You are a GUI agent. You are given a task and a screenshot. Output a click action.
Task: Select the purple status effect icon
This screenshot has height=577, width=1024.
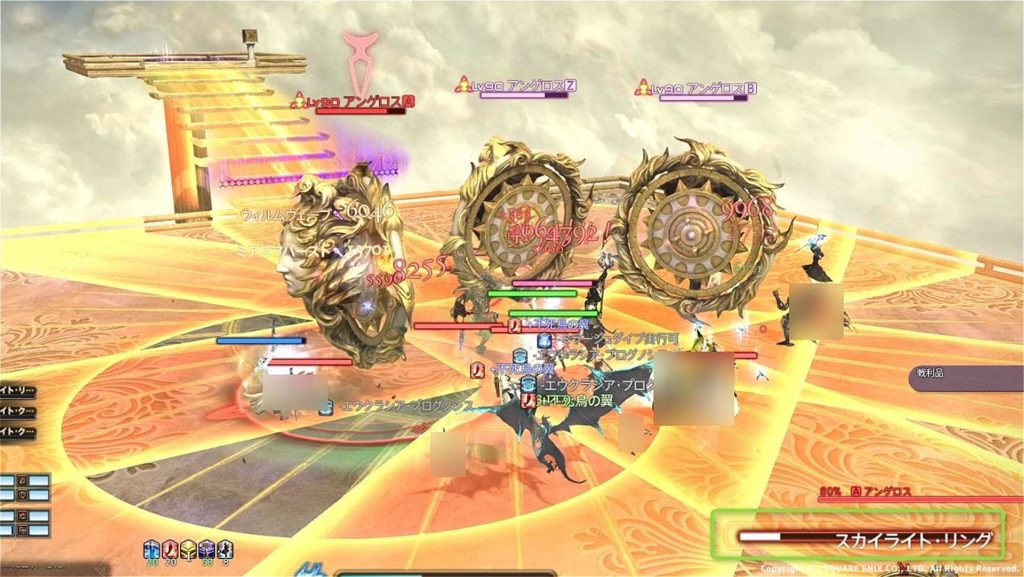click(x=207, y=548)
